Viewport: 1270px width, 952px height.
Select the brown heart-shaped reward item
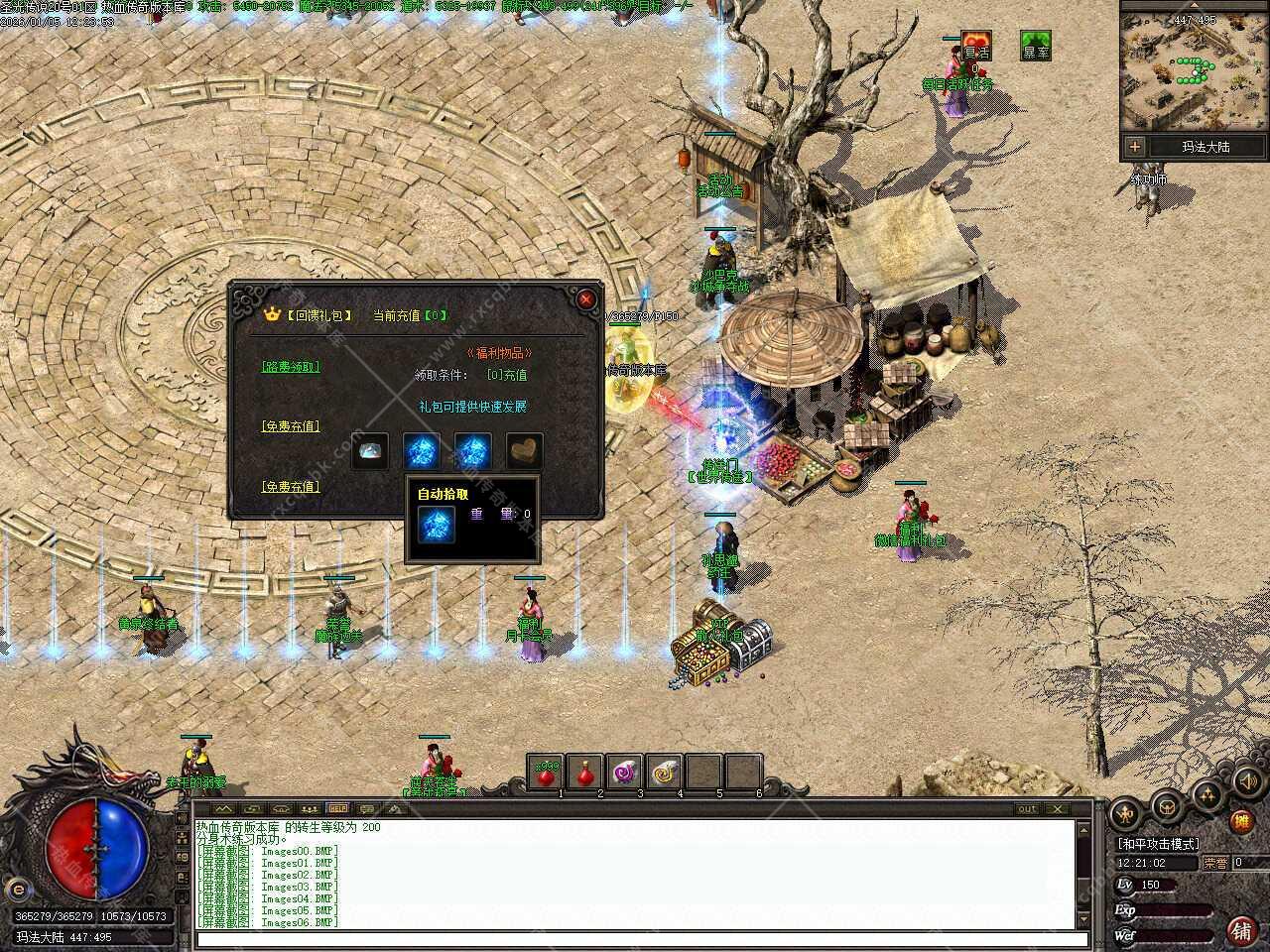525,450
